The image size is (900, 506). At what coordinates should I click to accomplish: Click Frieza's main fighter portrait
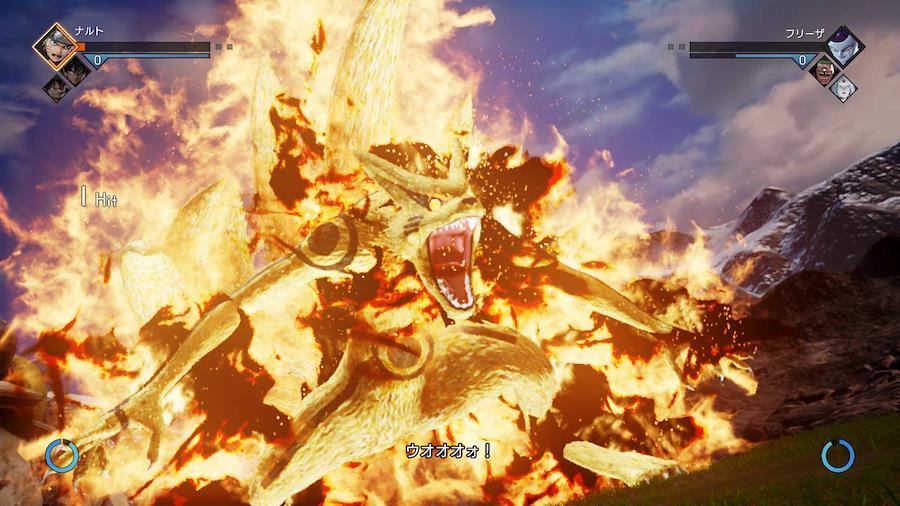845,44
